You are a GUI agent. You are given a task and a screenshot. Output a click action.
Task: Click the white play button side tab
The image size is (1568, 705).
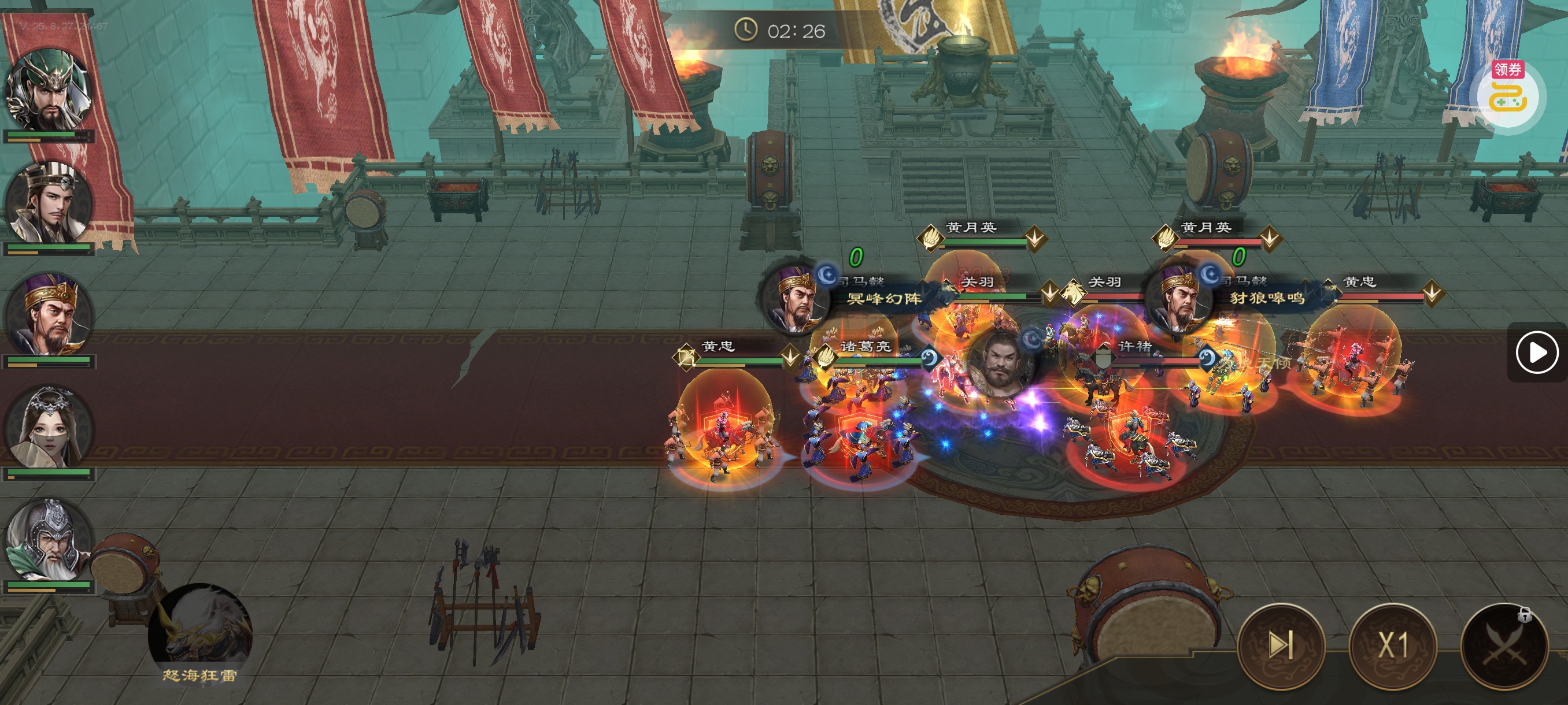coord(1536,352)
